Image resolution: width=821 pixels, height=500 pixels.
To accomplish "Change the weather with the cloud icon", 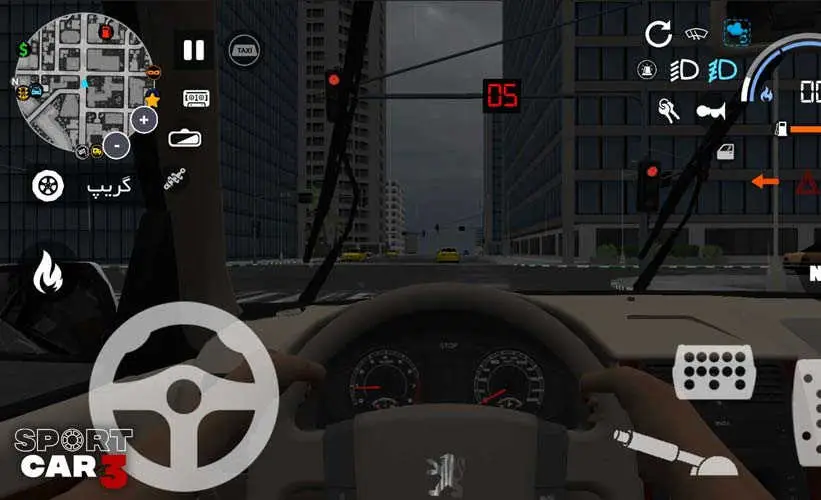I will [739, 34].
